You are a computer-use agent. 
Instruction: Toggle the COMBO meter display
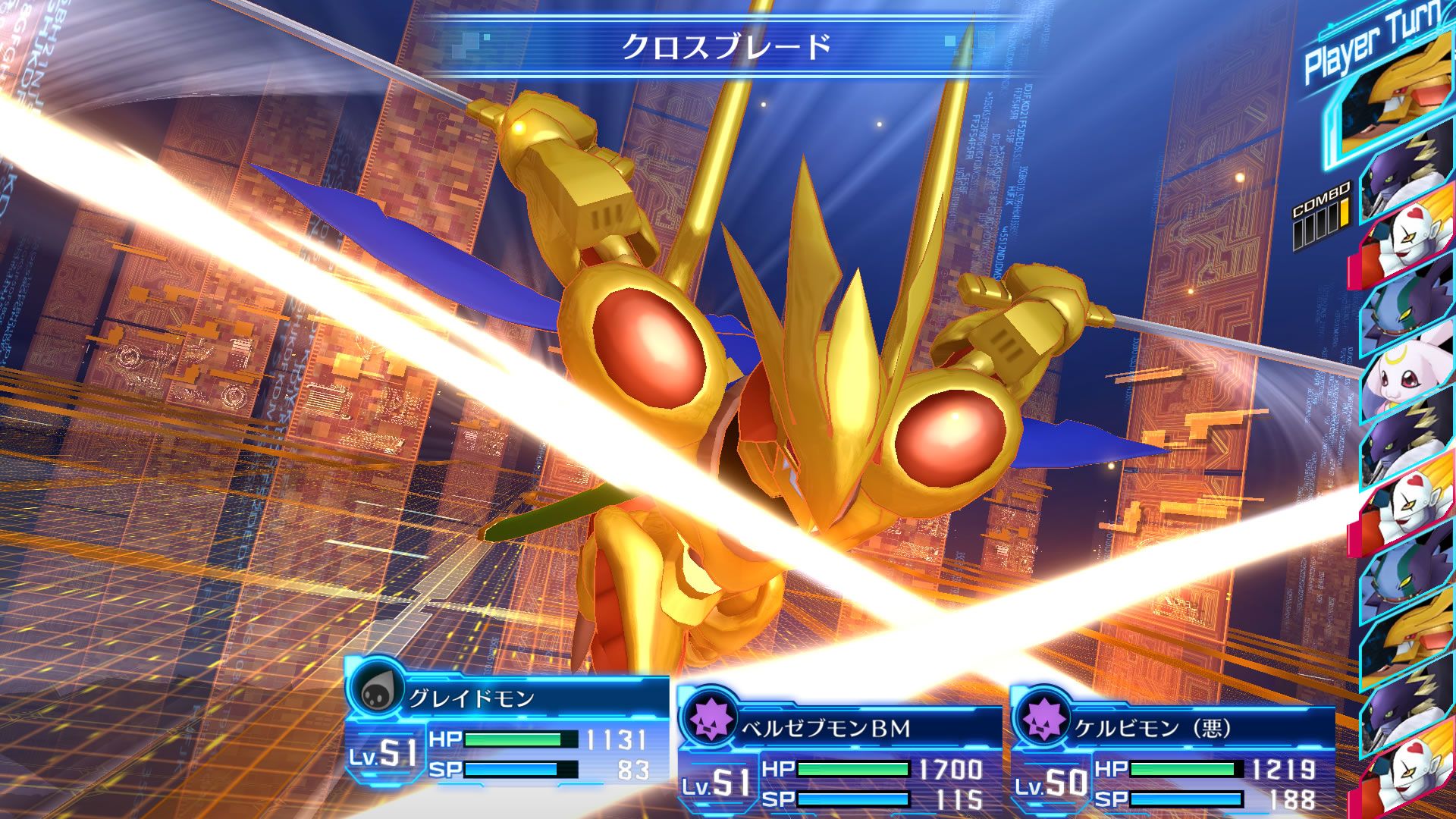pos(1327,220)
